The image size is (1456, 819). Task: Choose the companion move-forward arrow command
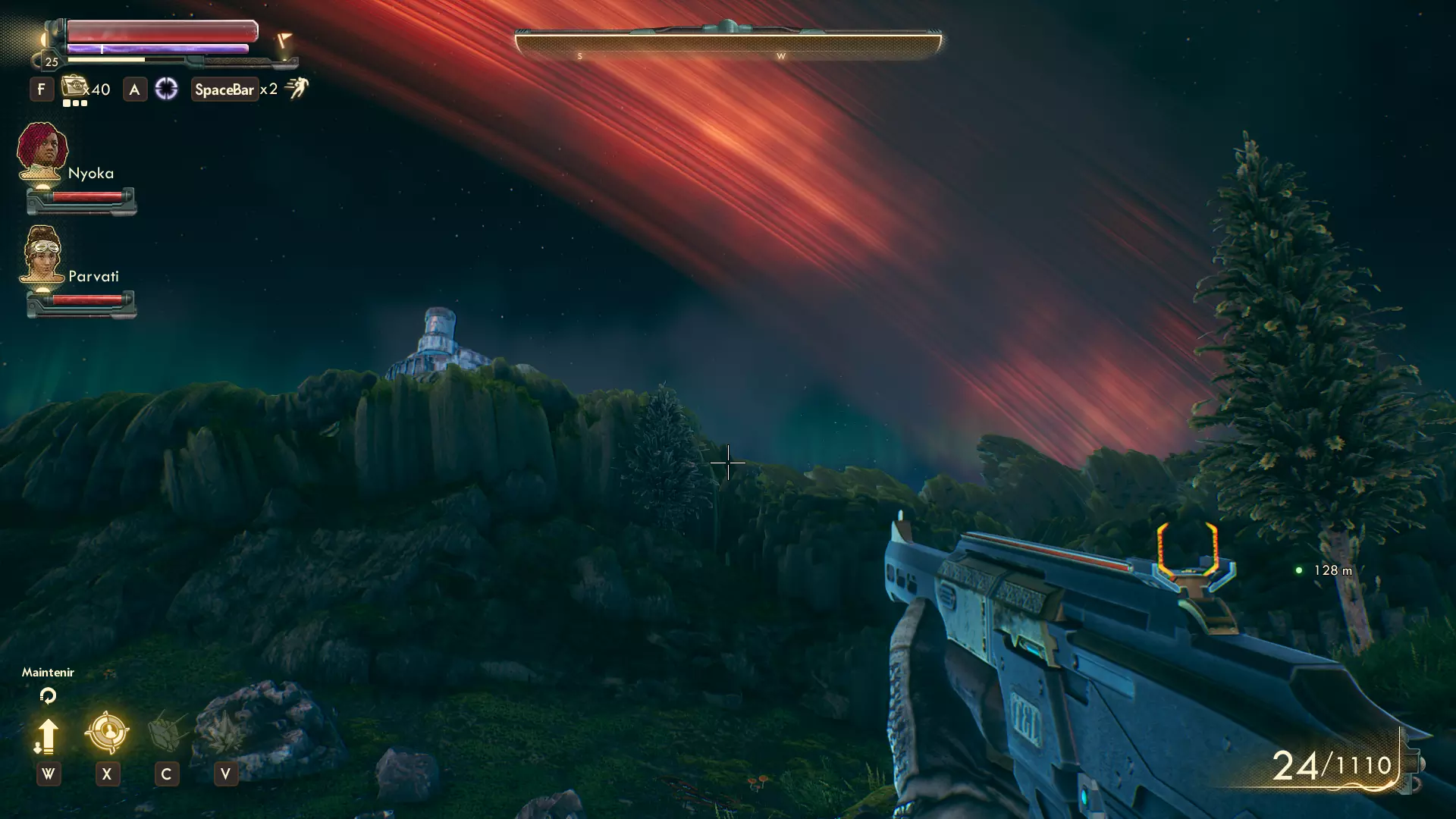click(47, 736)
